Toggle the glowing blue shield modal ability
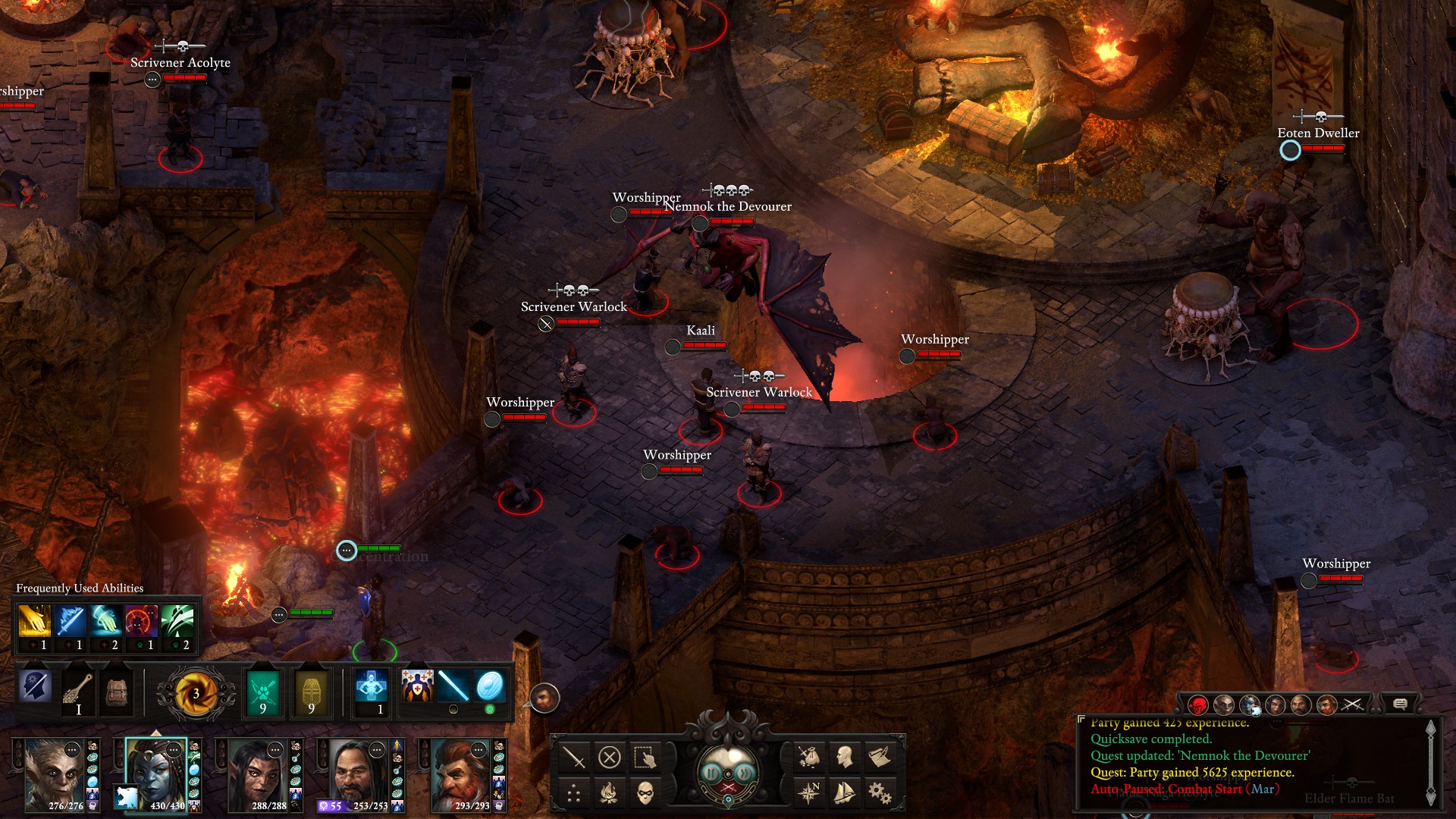This screenshot has height=819, width=1456. coord(490,686)
